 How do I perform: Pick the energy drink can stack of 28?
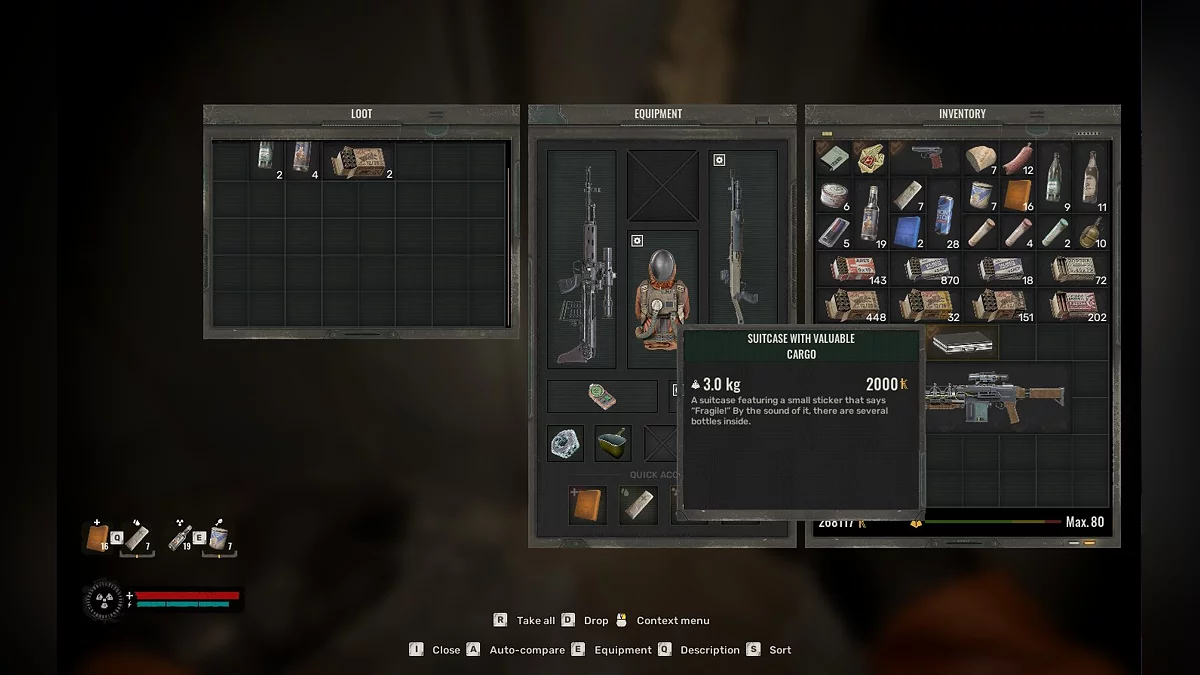(x=943, y=231)
